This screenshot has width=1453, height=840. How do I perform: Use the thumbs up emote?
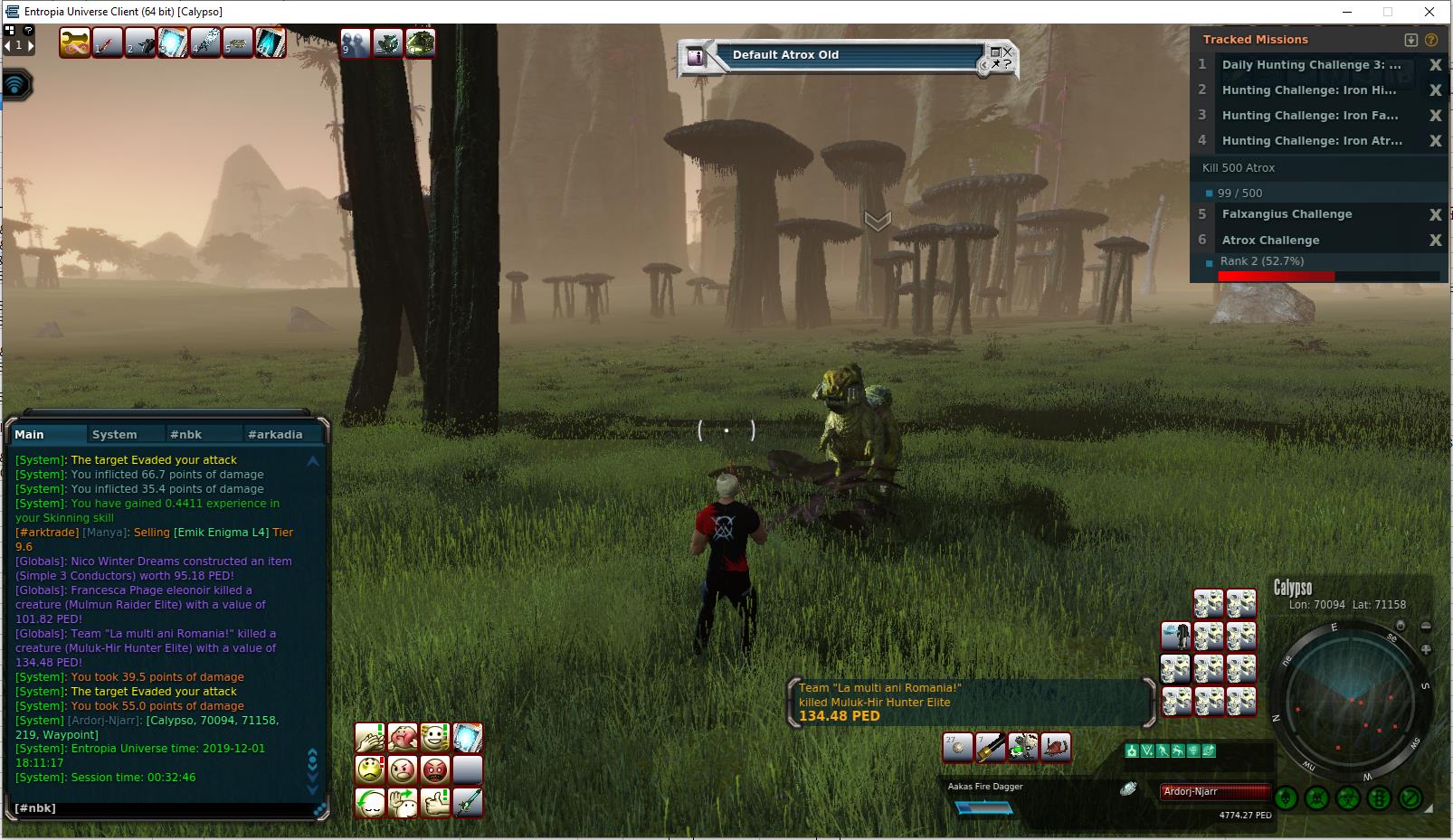435,803
